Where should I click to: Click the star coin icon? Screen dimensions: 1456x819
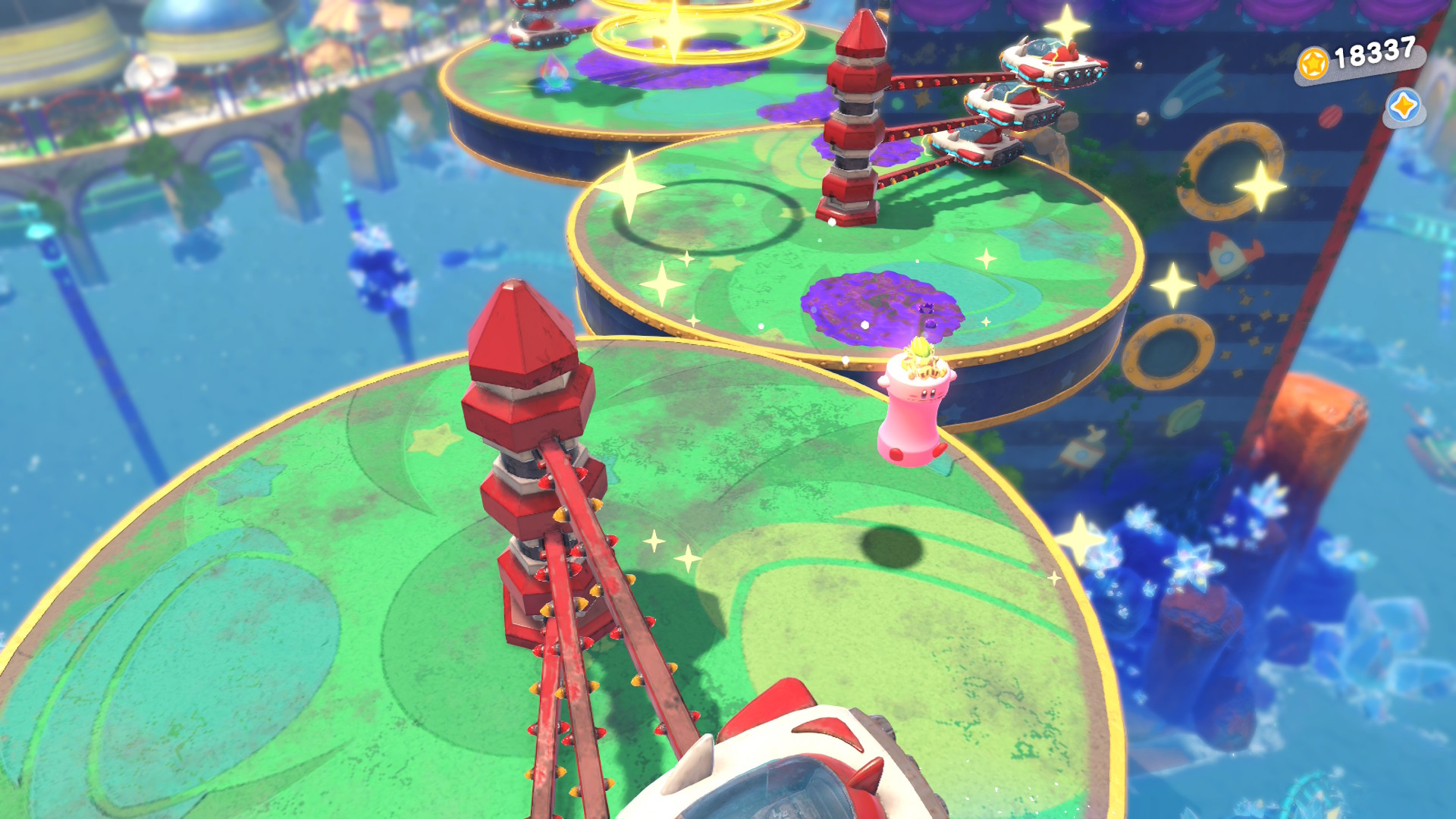pyautogui.click(x=1313, y=63)
